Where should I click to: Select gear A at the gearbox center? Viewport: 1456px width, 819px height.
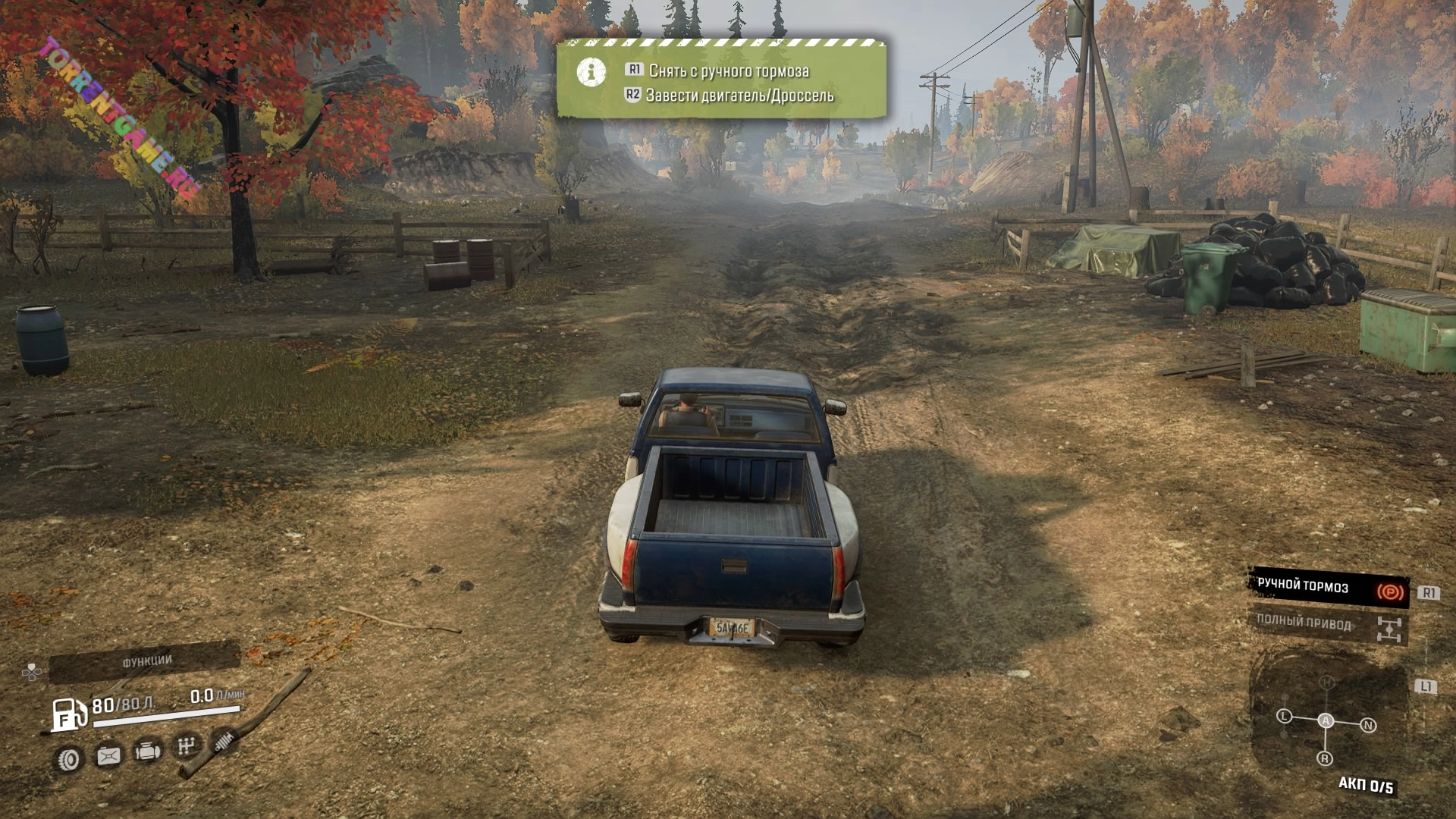[1326, 720]
